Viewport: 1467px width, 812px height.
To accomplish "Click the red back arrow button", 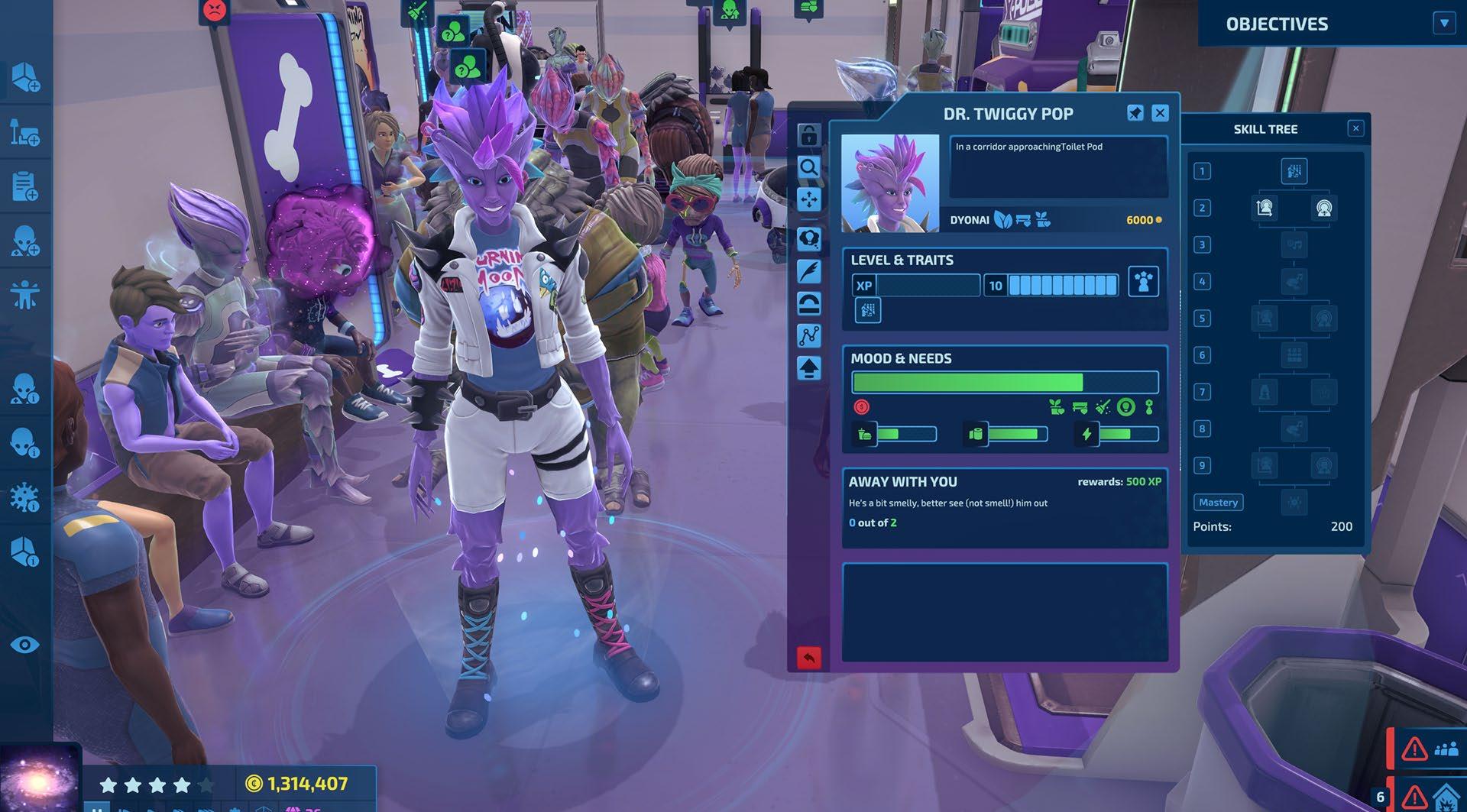I will [808, 657].
